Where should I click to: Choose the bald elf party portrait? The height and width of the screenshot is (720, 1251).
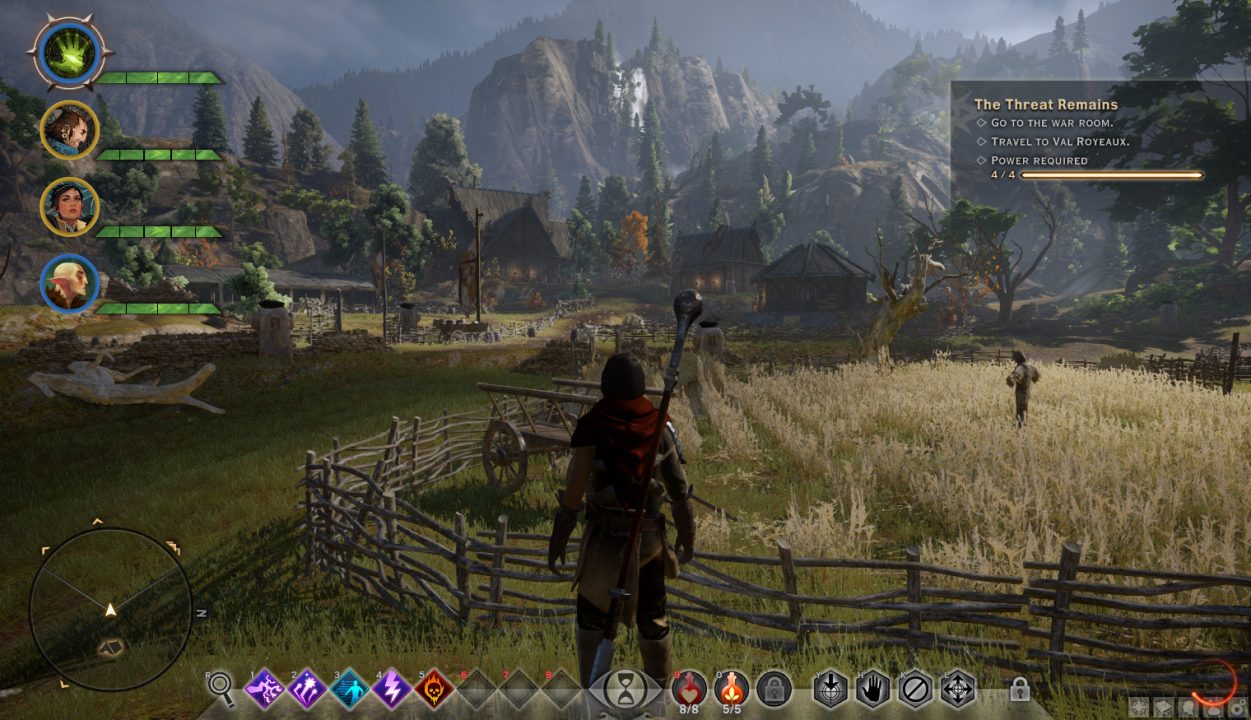pyautogui.click(x=69, y=284)
